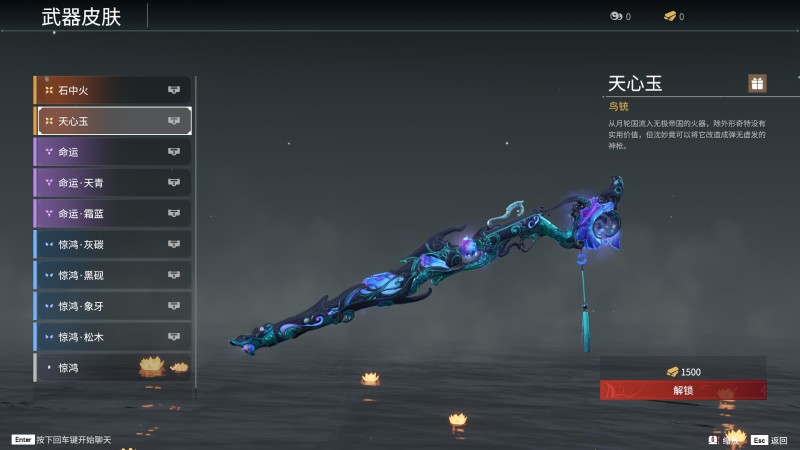The width and height of the screenshot is (800, 450).
Task: Select the 石中火 weapon skin
Action: (112, 90)
